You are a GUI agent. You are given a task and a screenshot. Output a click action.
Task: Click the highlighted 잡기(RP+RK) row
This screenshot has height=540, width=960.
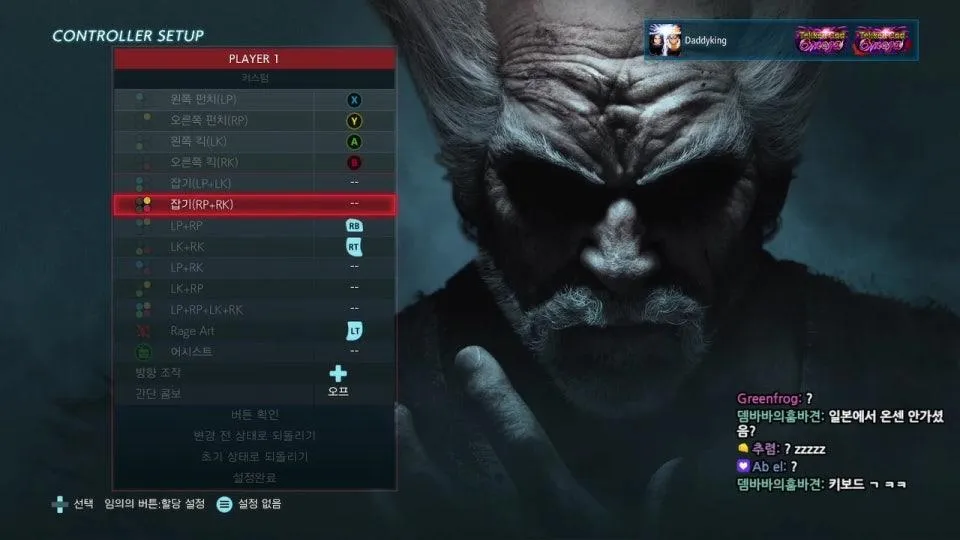point(254,204)
